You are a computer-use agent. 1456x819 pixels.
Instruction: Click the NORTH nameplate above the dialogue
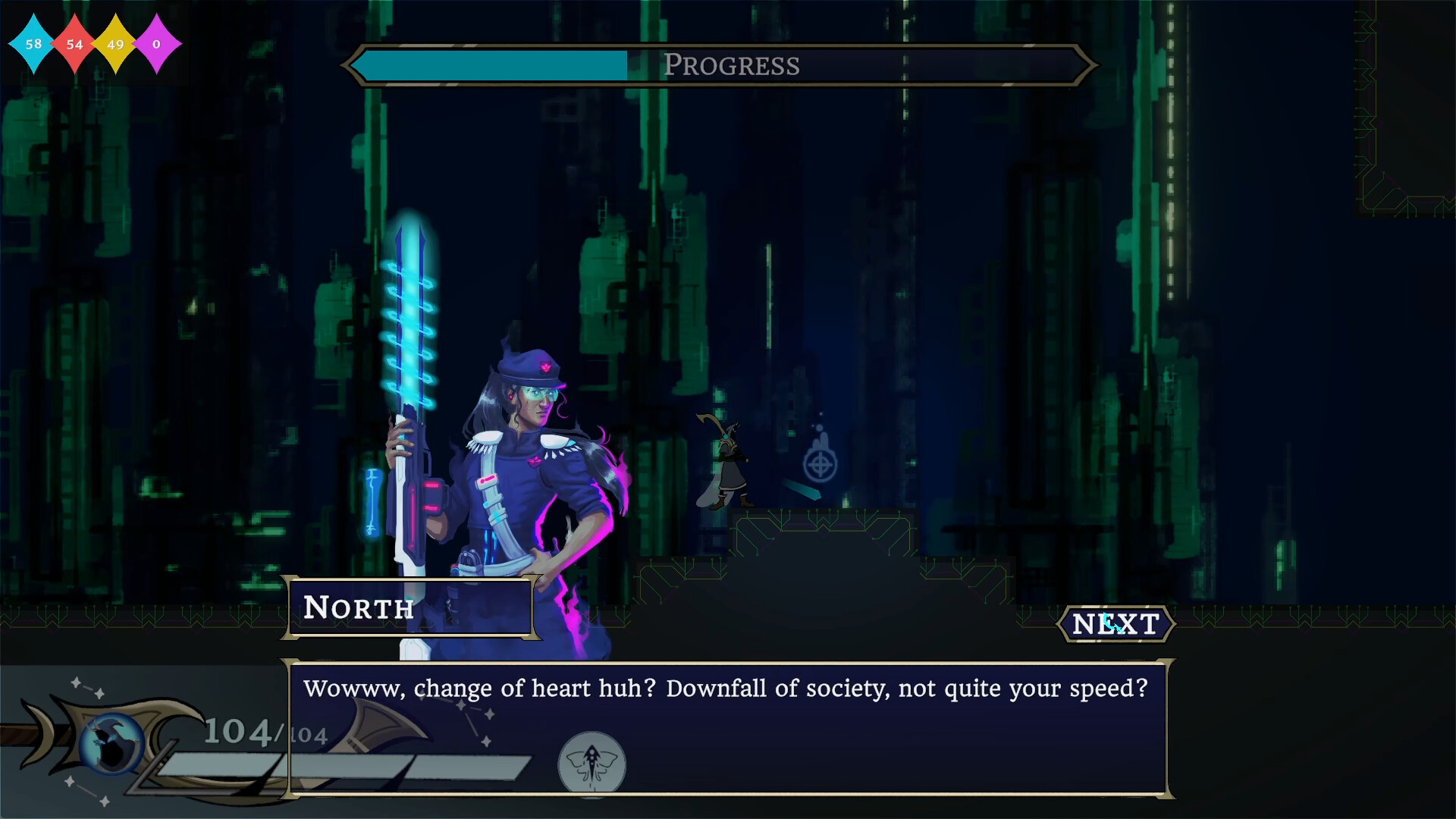[x=409, y=607]
